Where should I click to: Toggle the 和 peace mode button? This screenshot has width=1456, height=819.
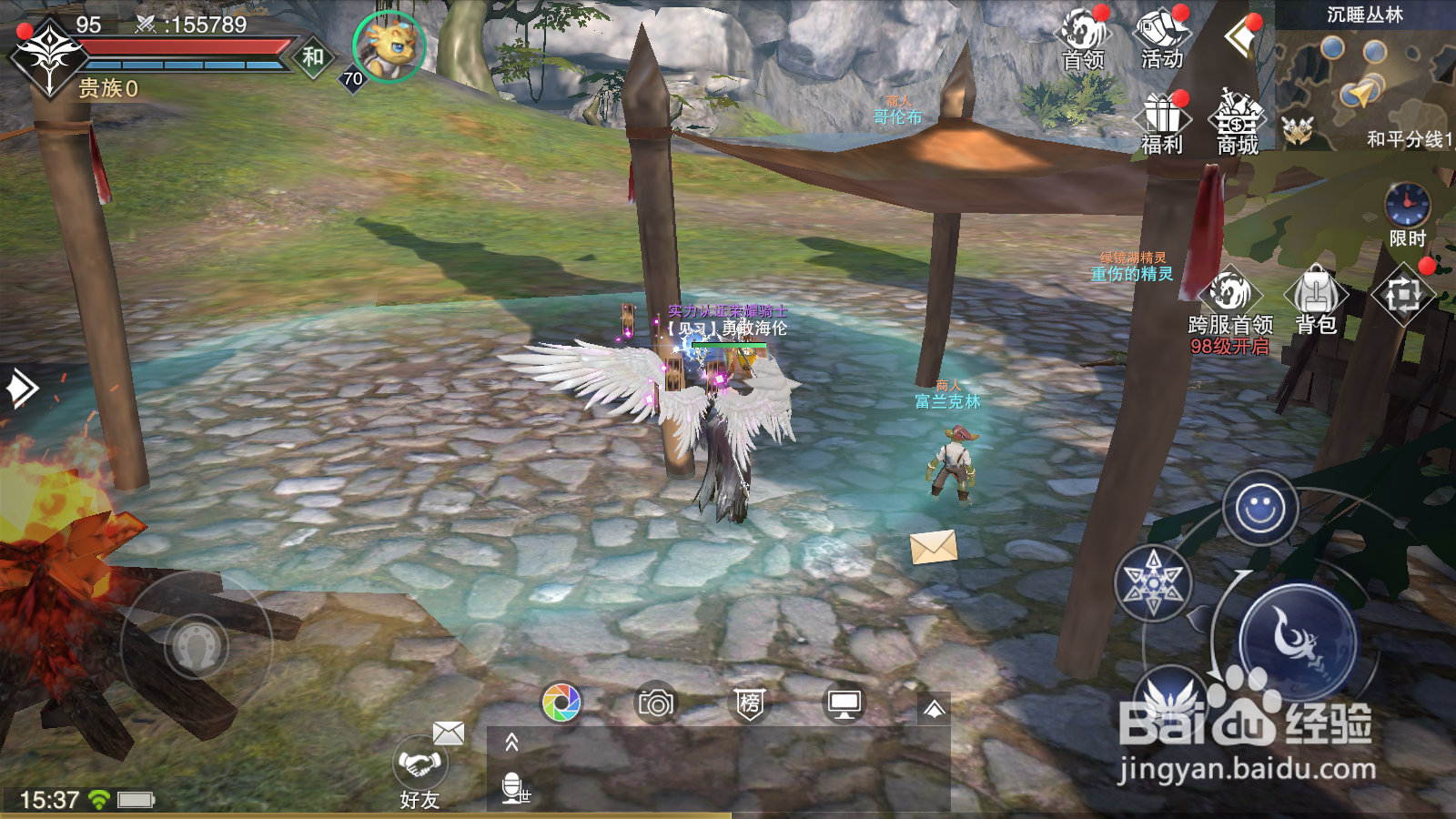pos(313,57)
